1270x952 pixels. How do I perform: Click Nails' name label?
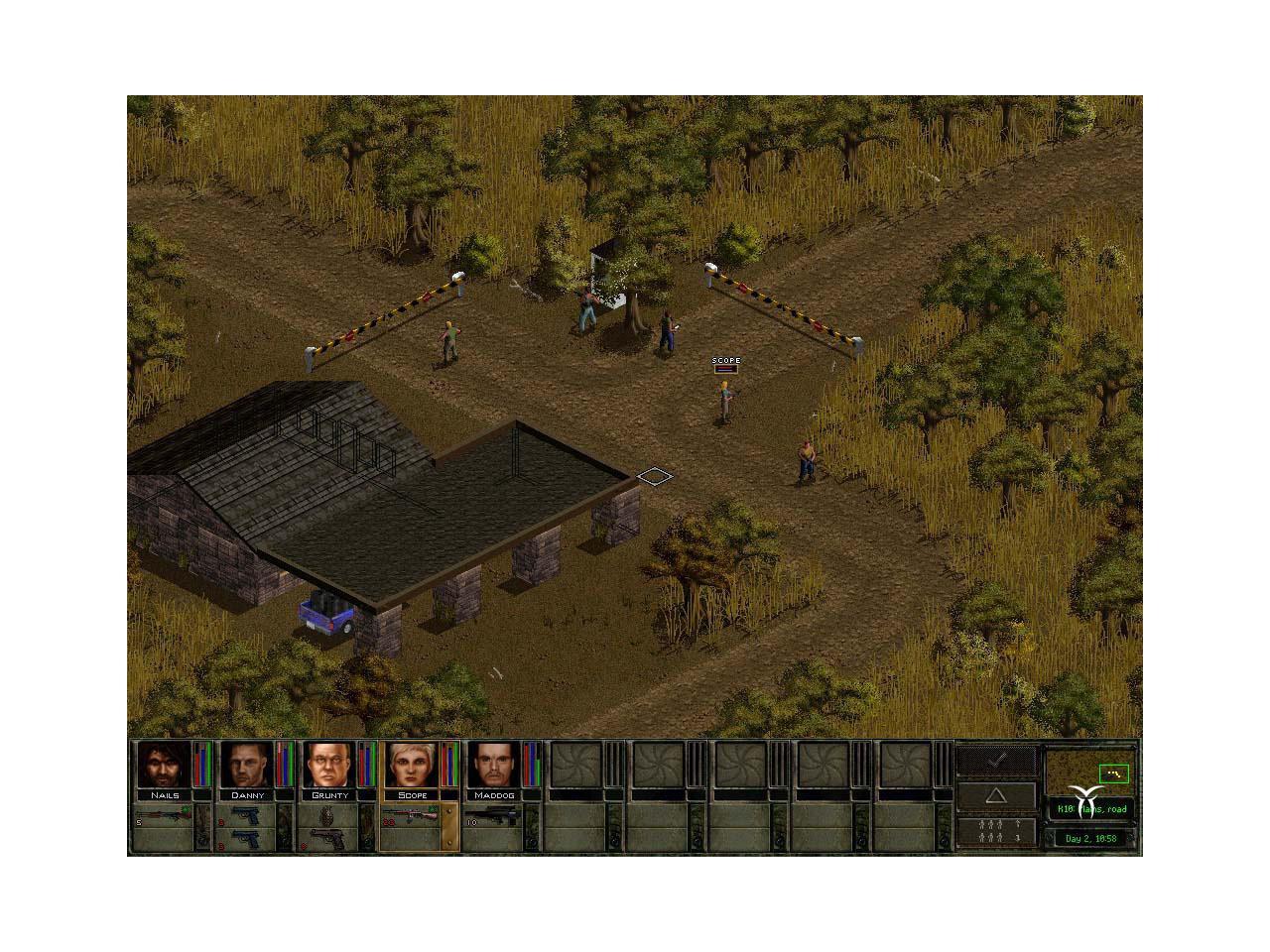[164, 795]
